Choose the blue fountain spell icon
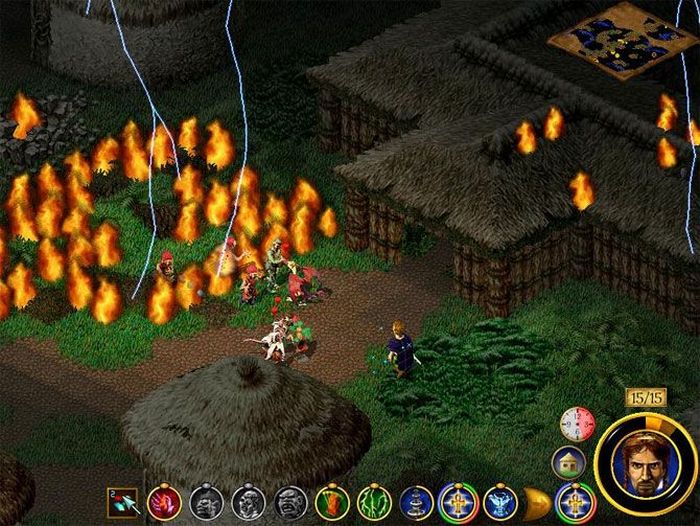The height and width of the screenshot is (526, 700). coord(416,500)
